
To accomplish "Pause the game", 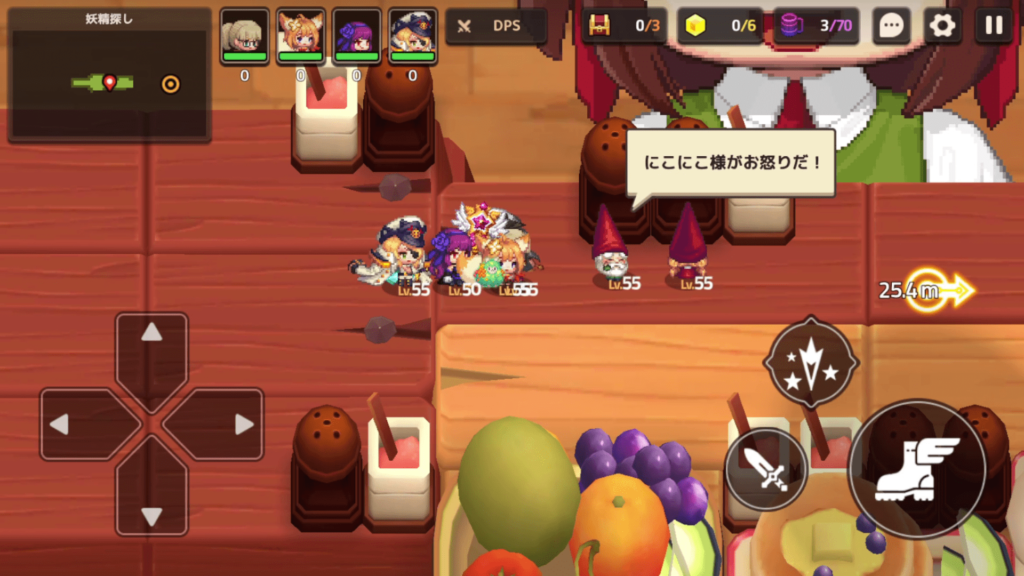I will (993, 26).
